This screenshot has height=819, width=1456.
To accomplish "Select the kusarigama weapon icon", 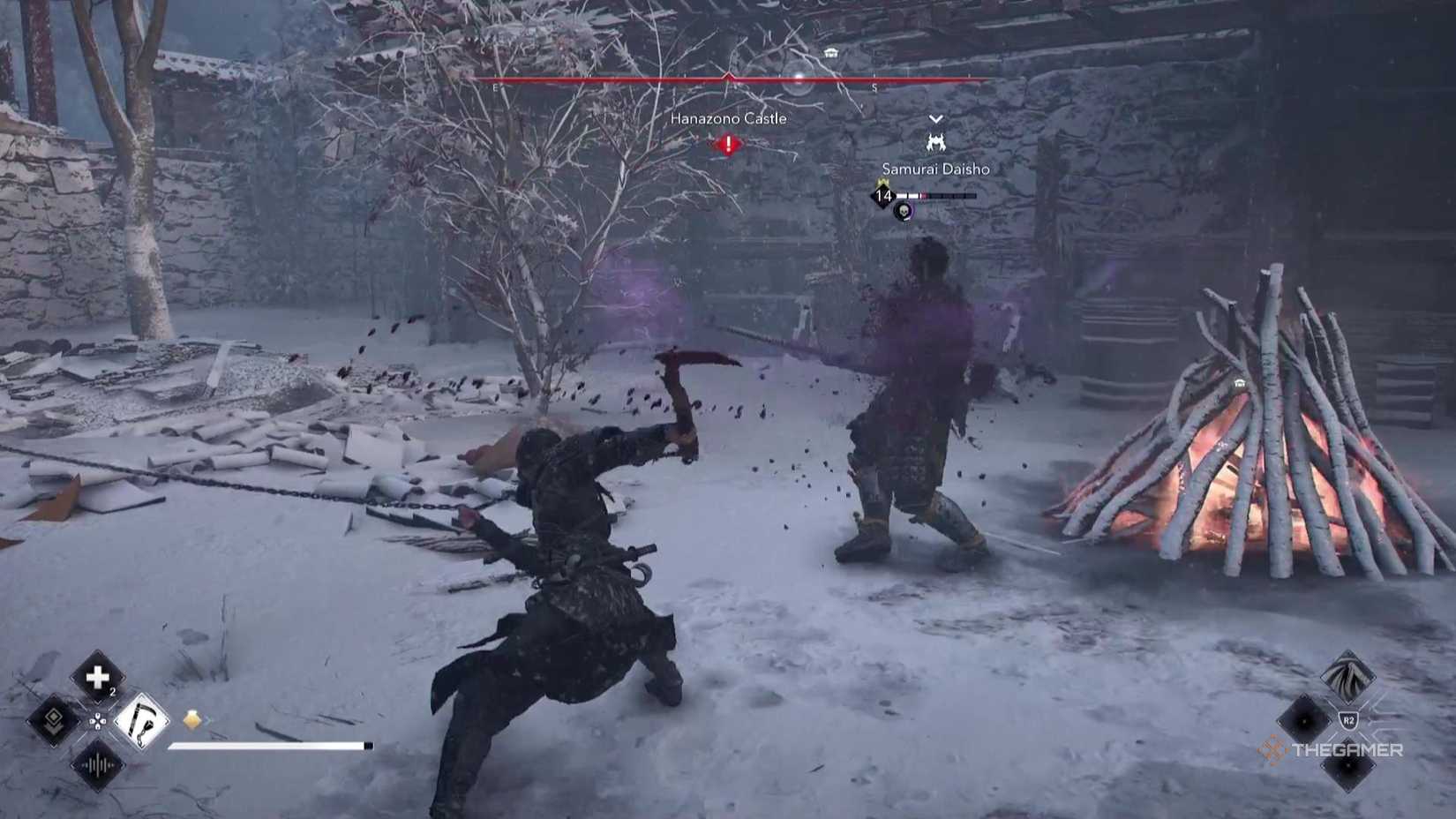I will coord(143,723).
